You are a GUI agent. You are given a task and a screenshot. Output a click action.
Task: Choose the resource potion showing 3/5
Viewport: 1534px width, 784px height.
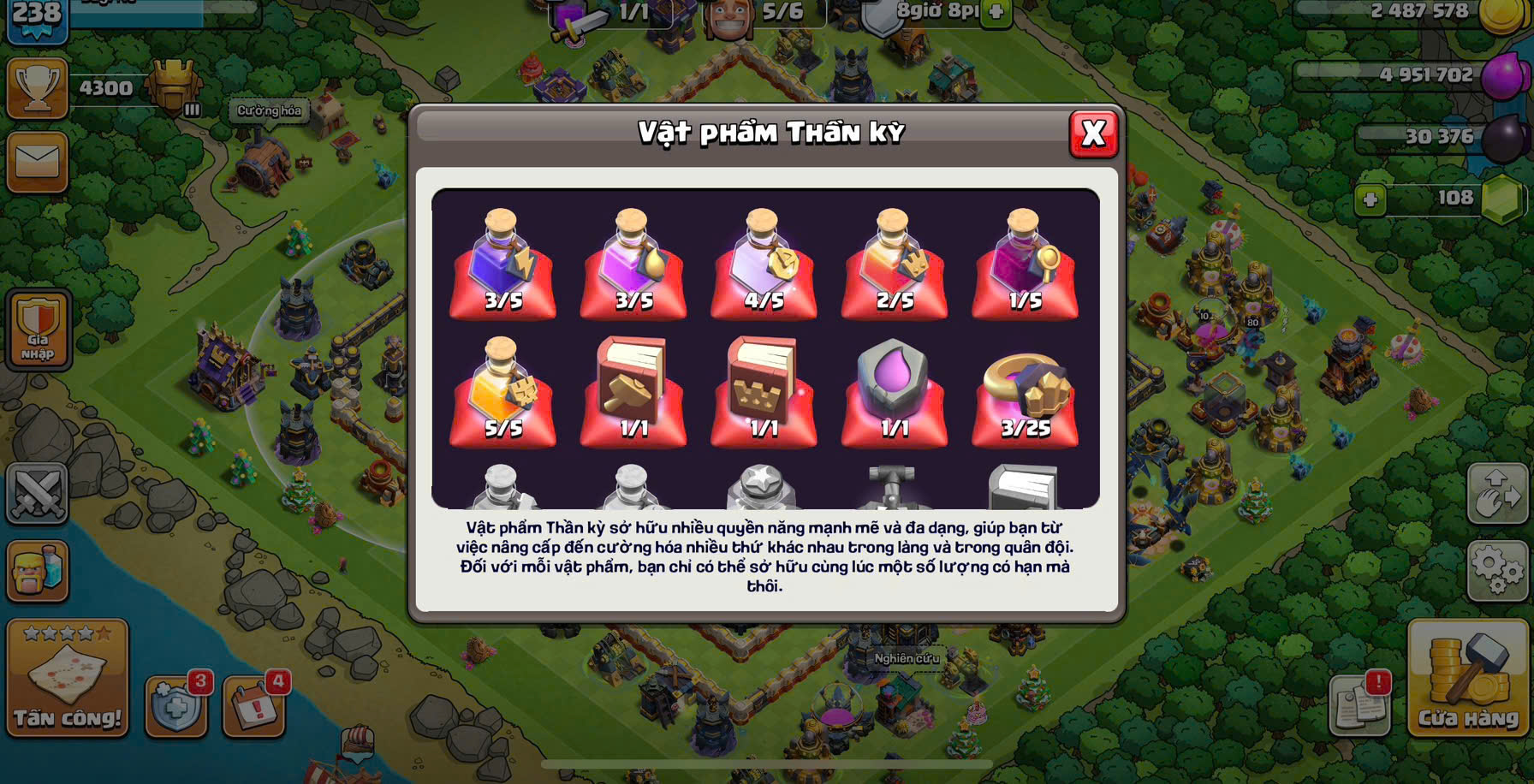(x=633, y=264)
